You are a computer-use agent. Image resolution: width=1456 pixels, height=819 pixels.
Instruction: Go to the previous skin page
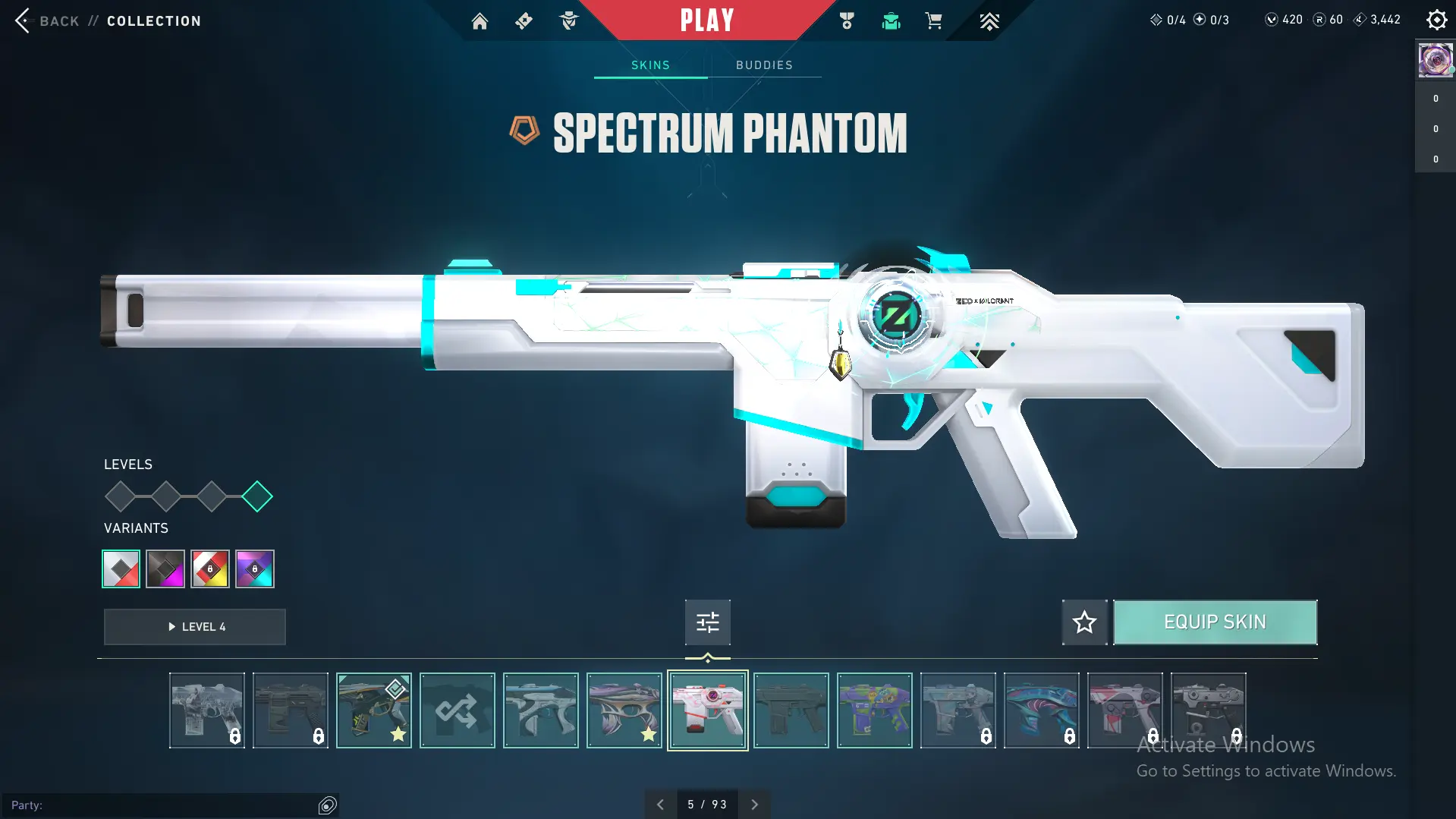[660, 805]
